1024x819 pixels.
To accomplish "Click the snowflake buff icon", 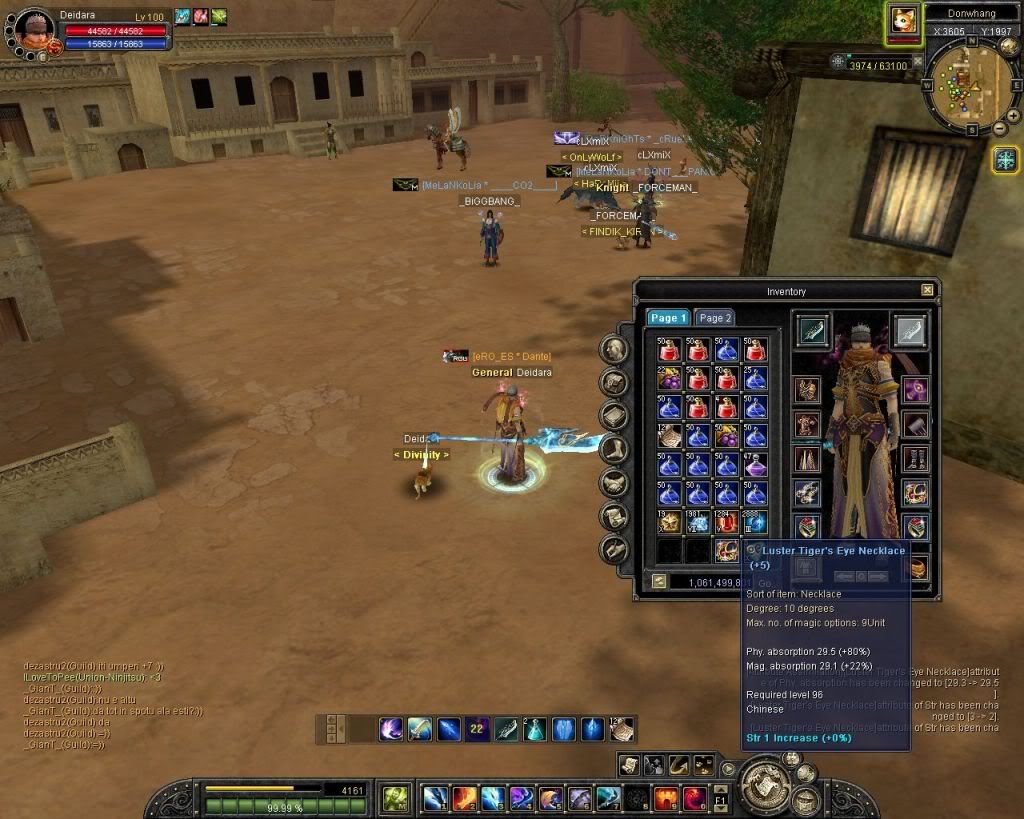I will 1005,159.
